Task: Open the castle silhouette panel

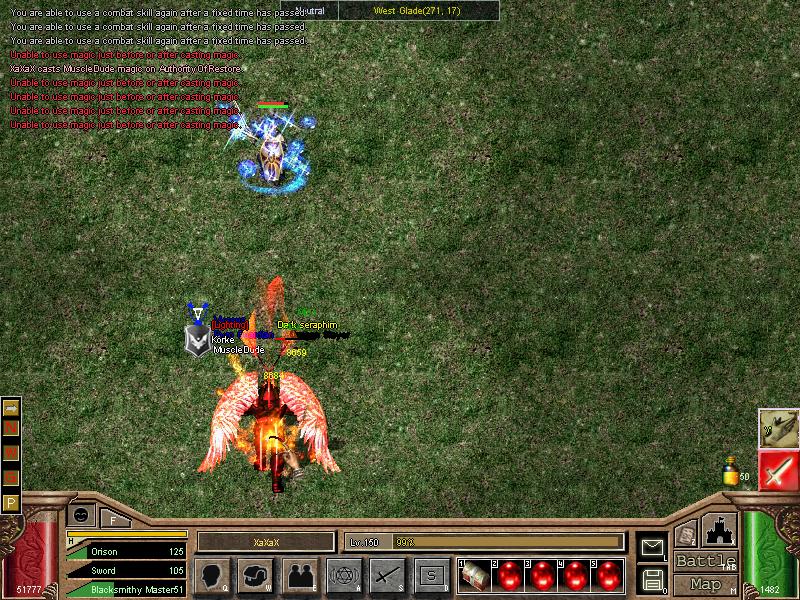Action: coord(720,531)
